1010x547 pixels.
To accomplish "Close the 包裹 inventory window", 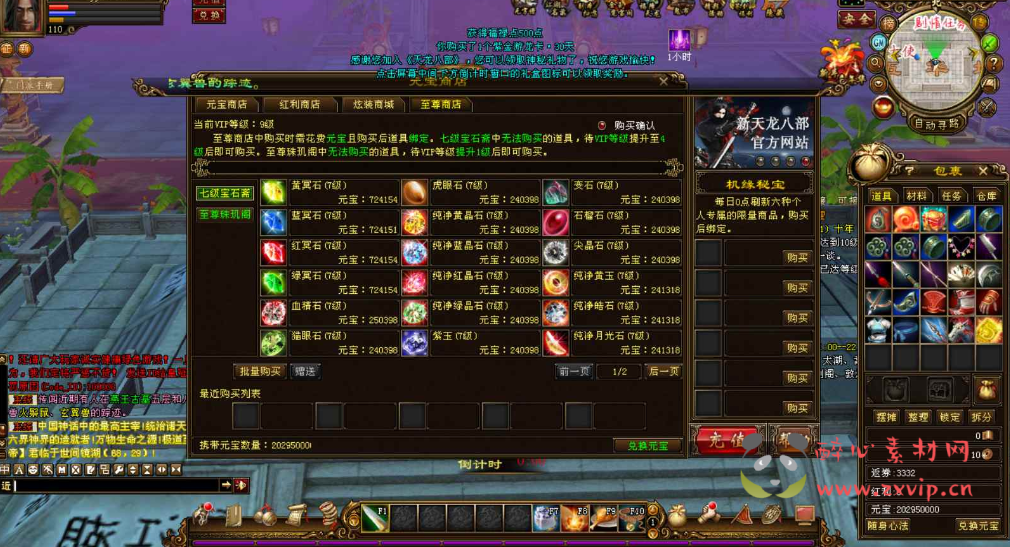I will pyautogui.click(x=983, y=171).
